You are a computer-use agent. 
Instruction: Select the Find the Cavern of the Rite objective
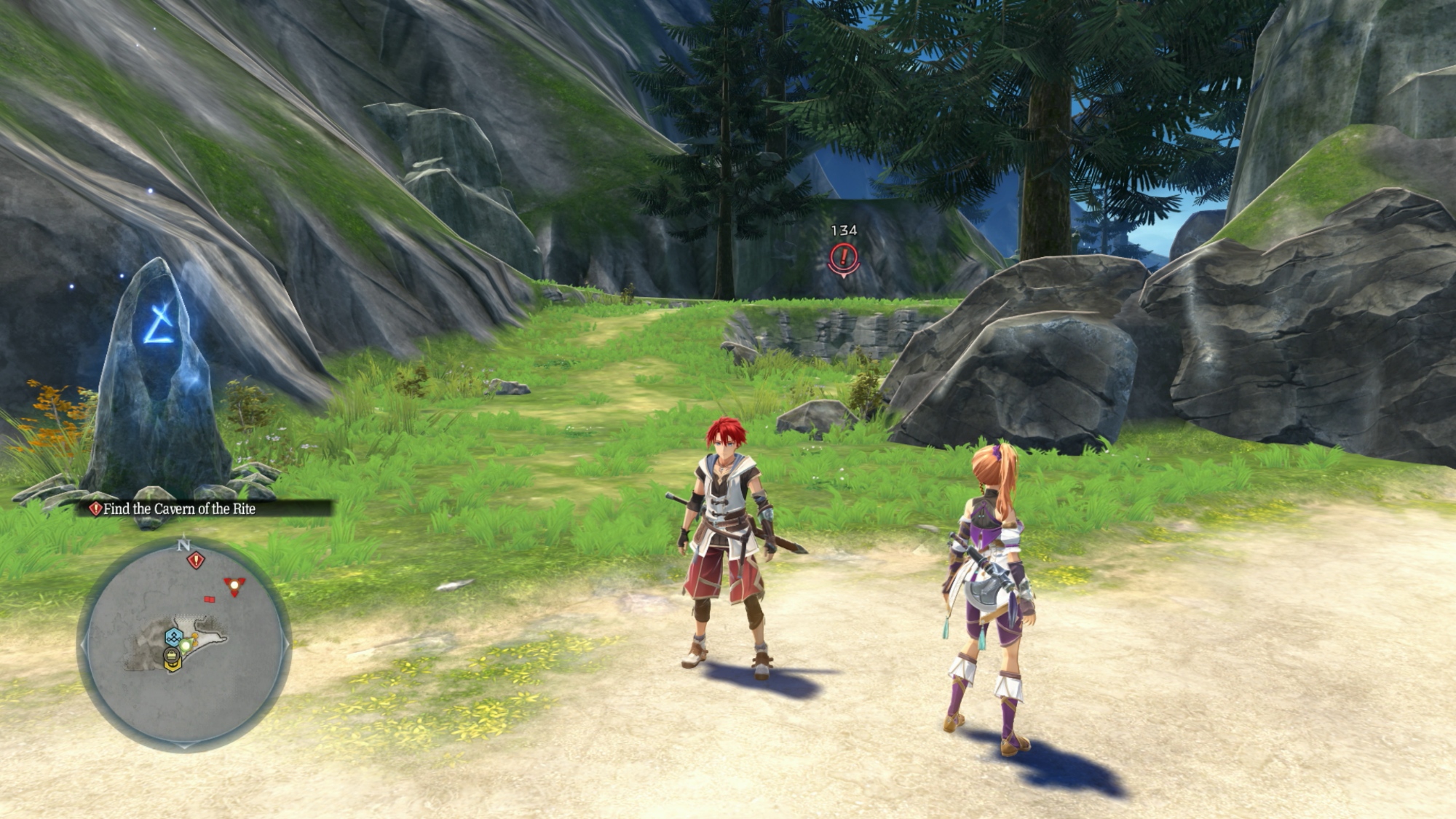pos(179,509)
